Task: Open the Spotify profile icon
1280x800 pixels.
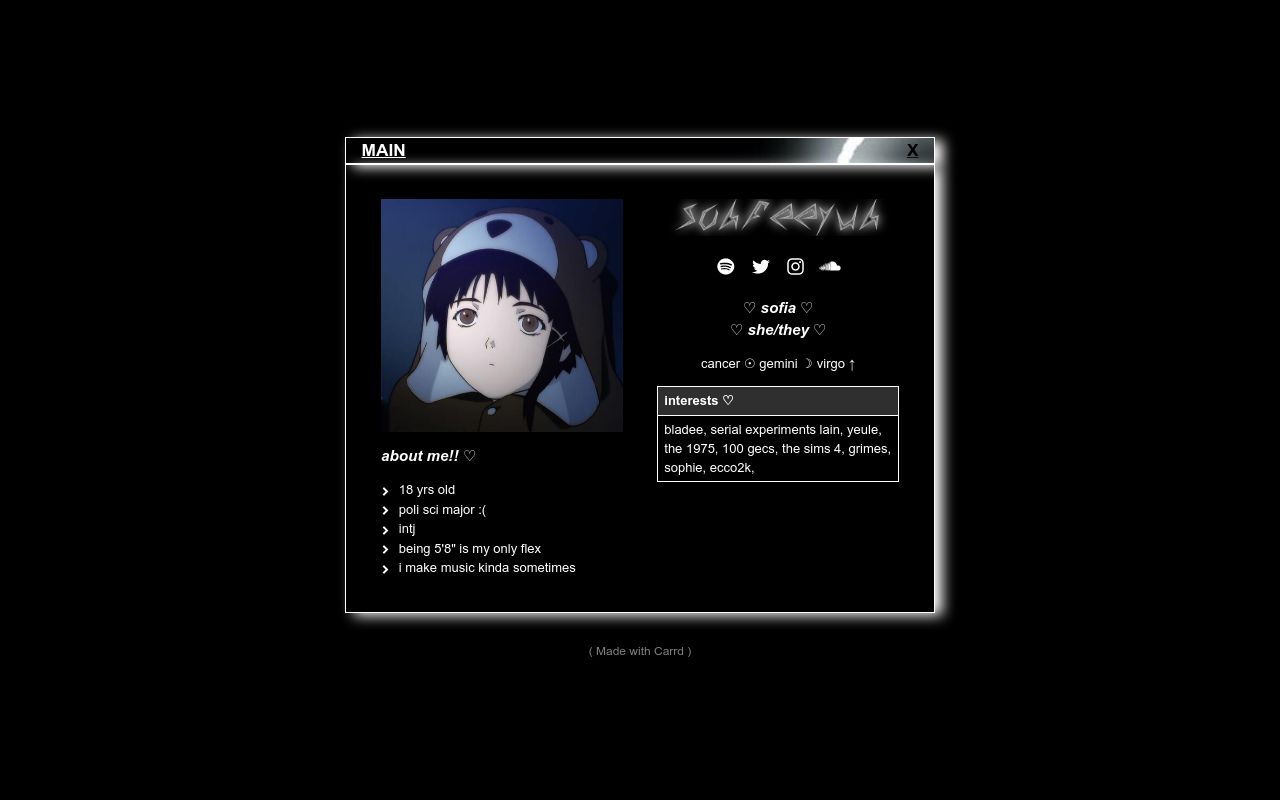Action: click(x=726, y=266)
